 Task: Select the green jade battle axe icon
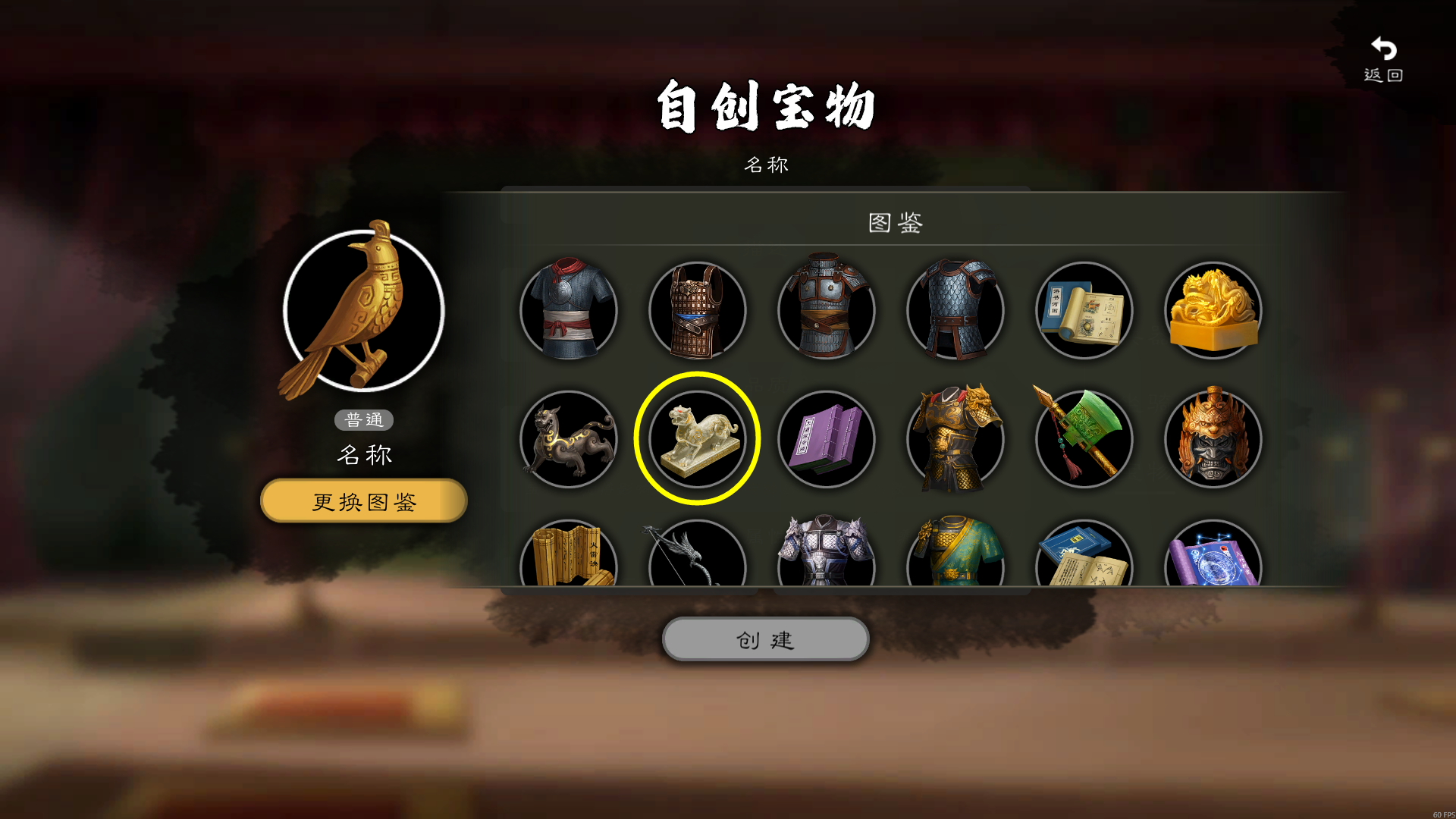pyautogui.click(x=1083, y=438)
